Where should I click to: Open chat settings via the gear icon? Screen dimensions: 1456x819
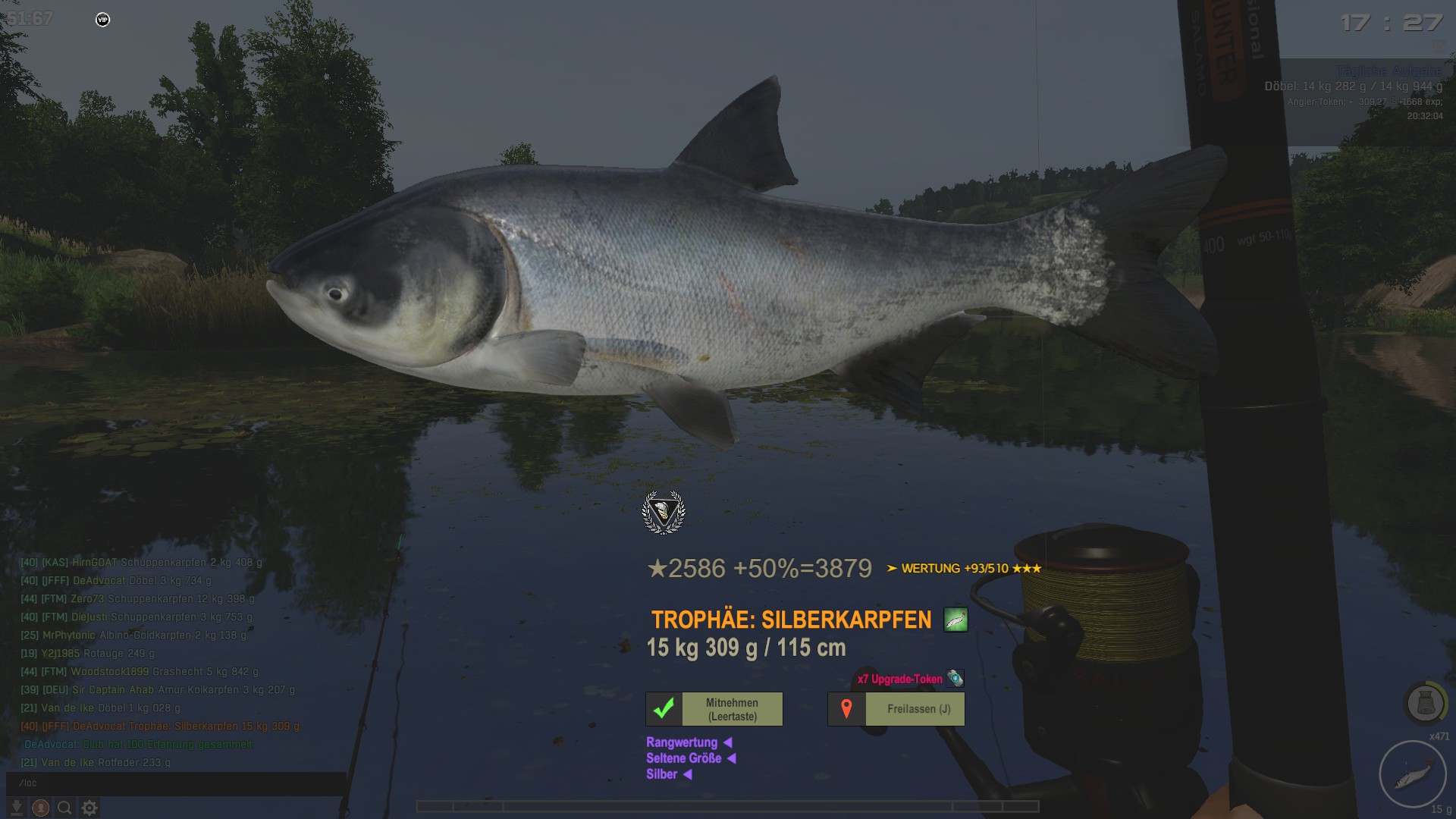point(89,808)
